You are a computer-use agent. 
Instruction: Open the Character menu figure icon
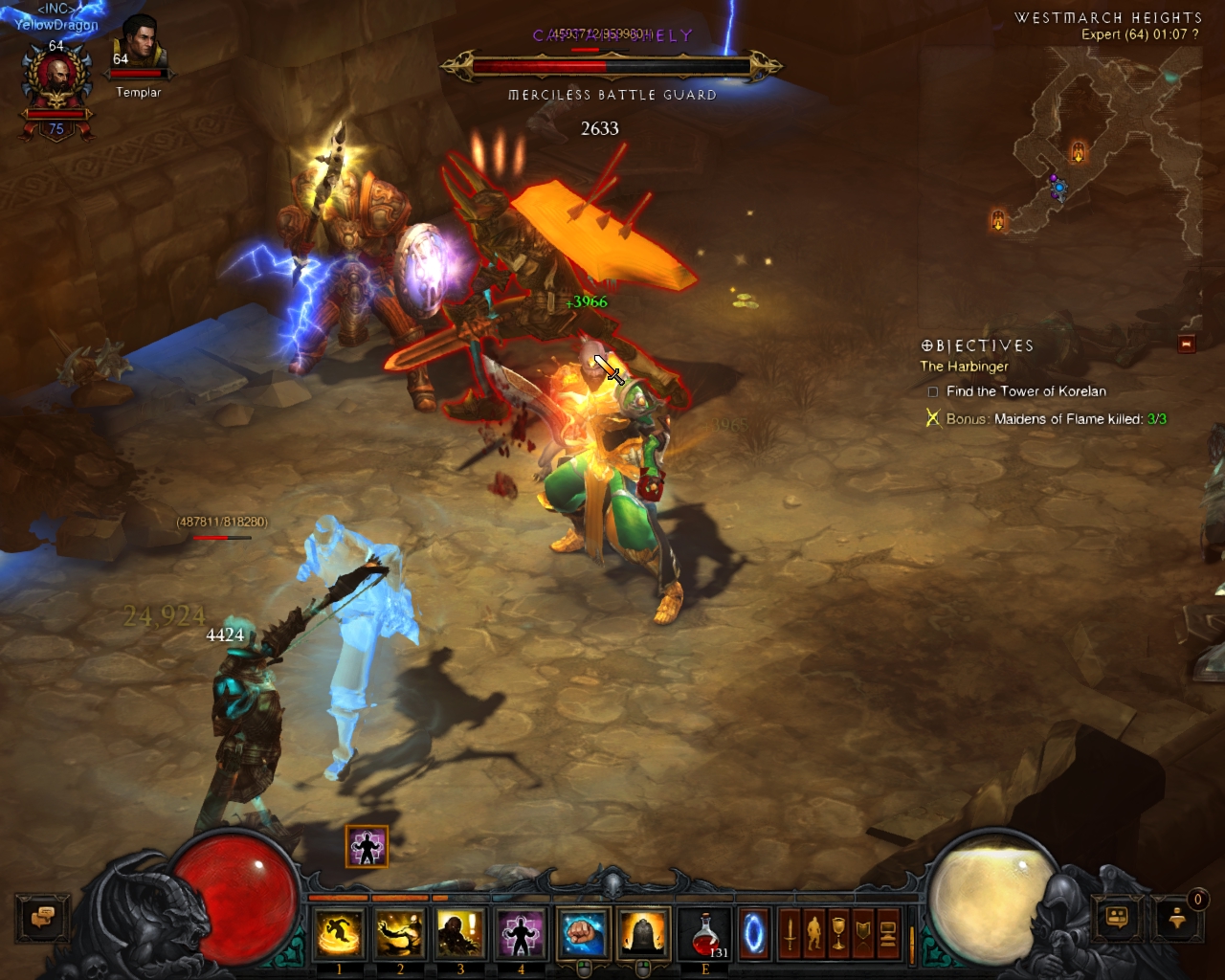pyautogui.click(x=814, y=933)
